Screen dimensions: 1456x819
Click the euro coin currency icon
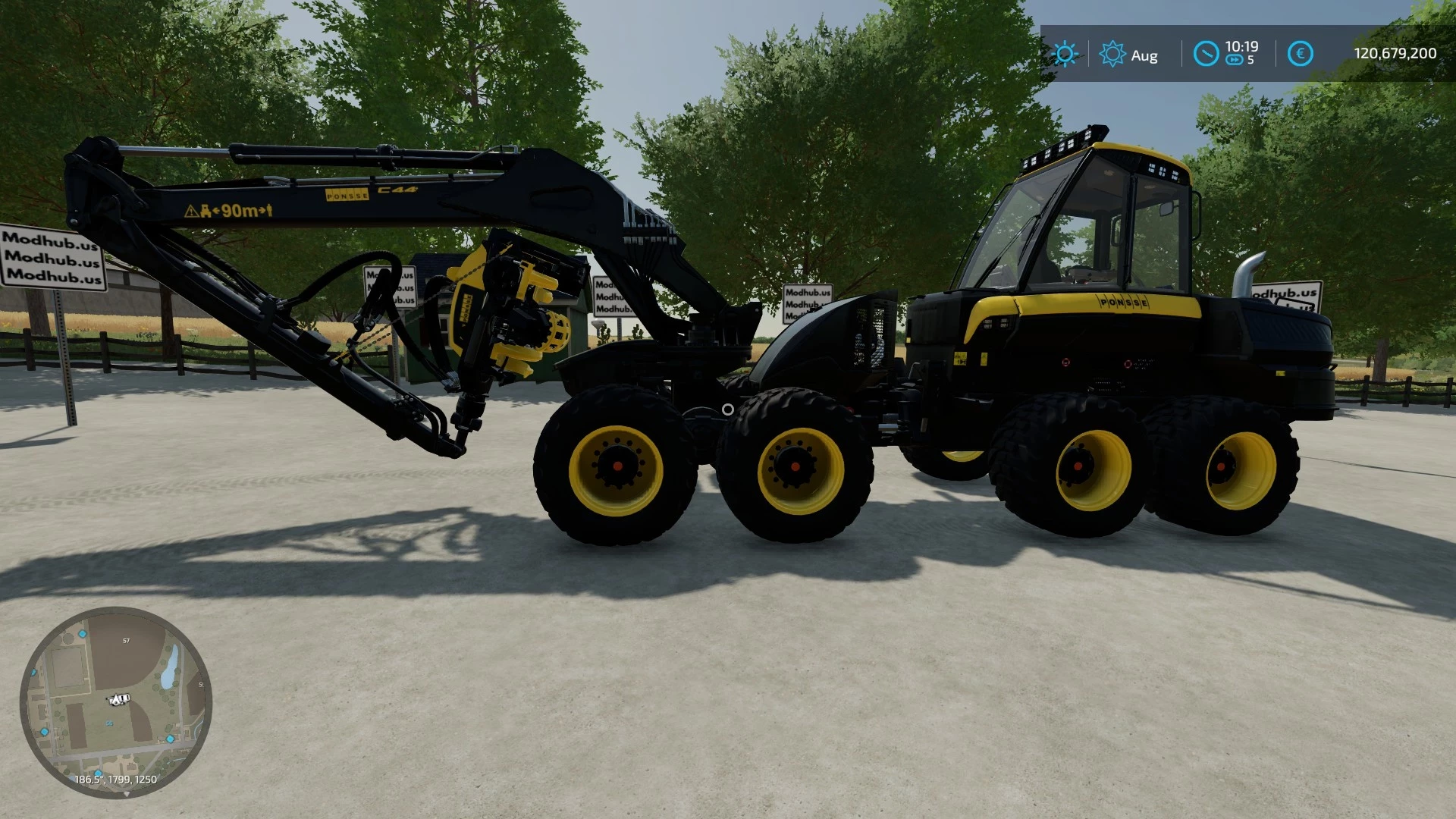pos(1300,54)
